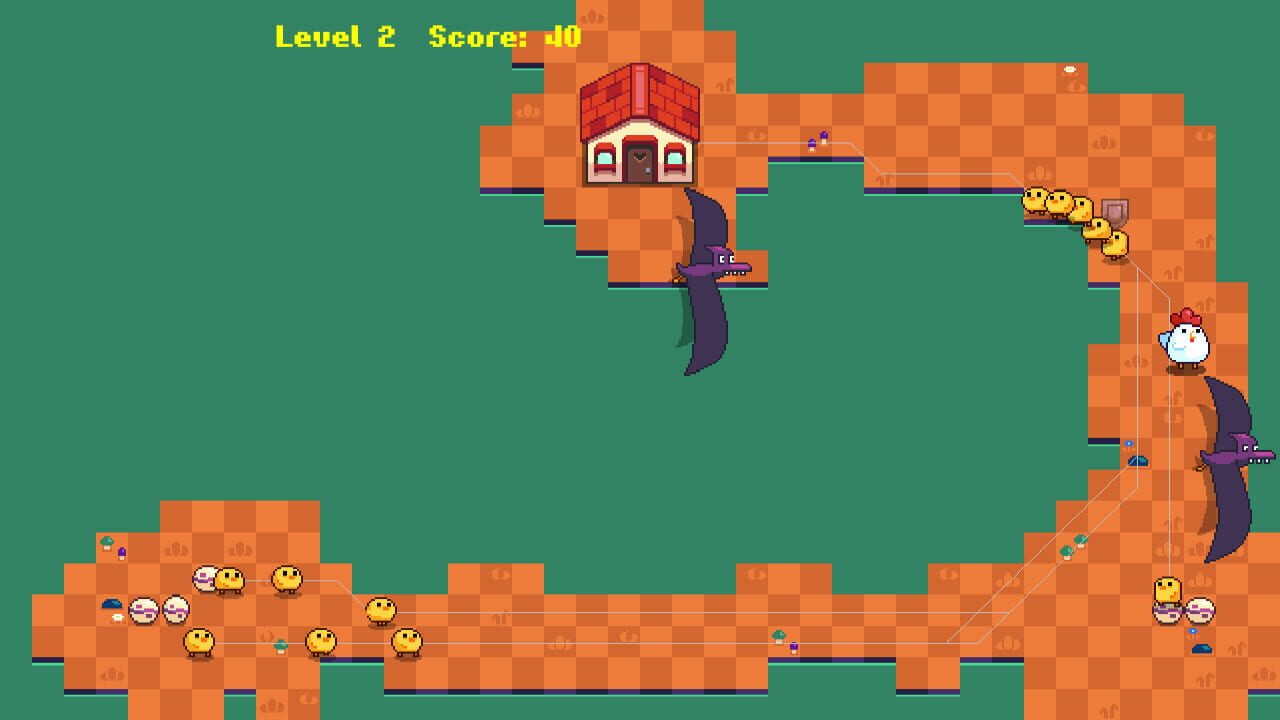Click the fried egg sprite near the left eggs
The image size is (1280, 720).
(118, 618)
